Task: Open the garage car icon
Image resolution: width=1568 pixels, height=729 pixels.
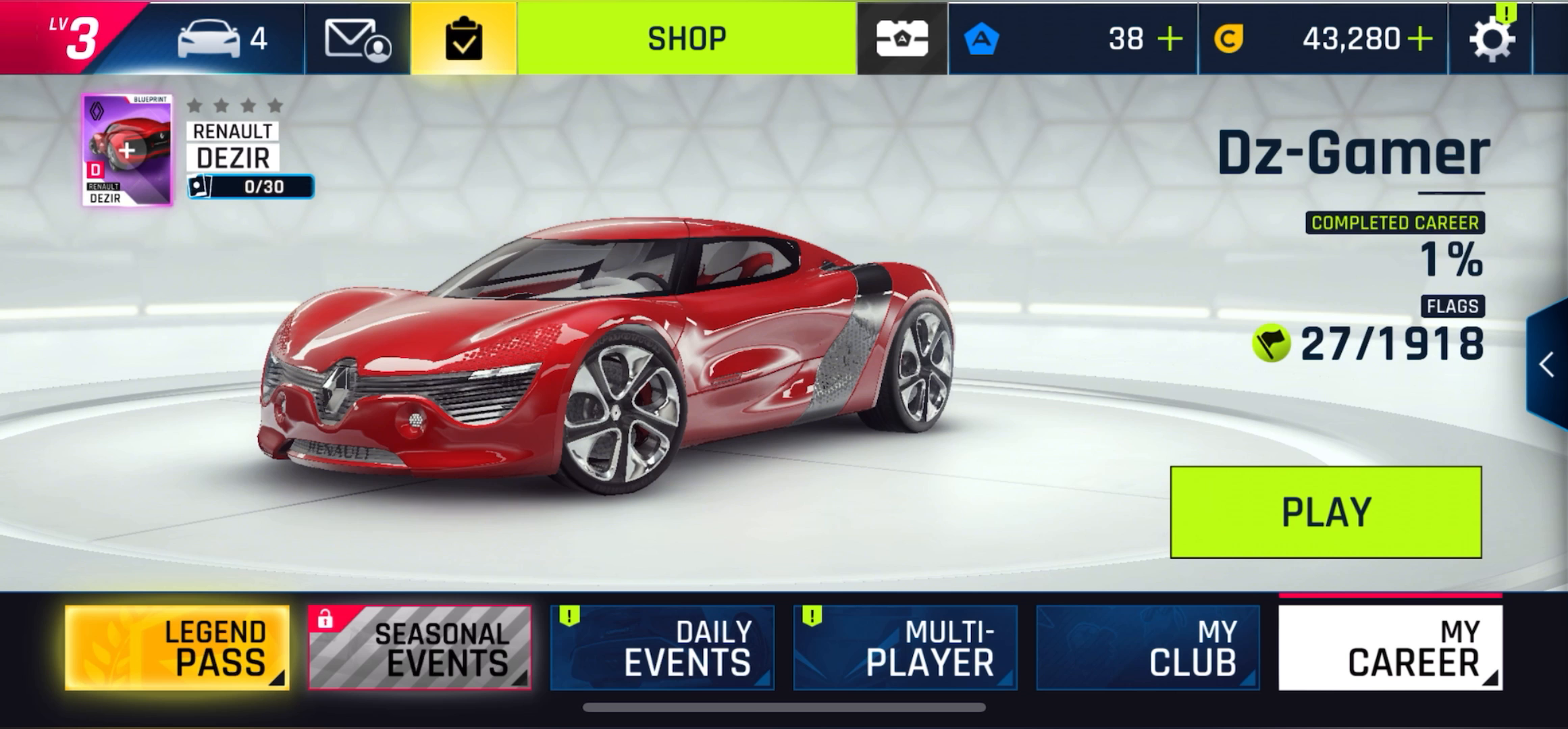Action: coord(209,38)
